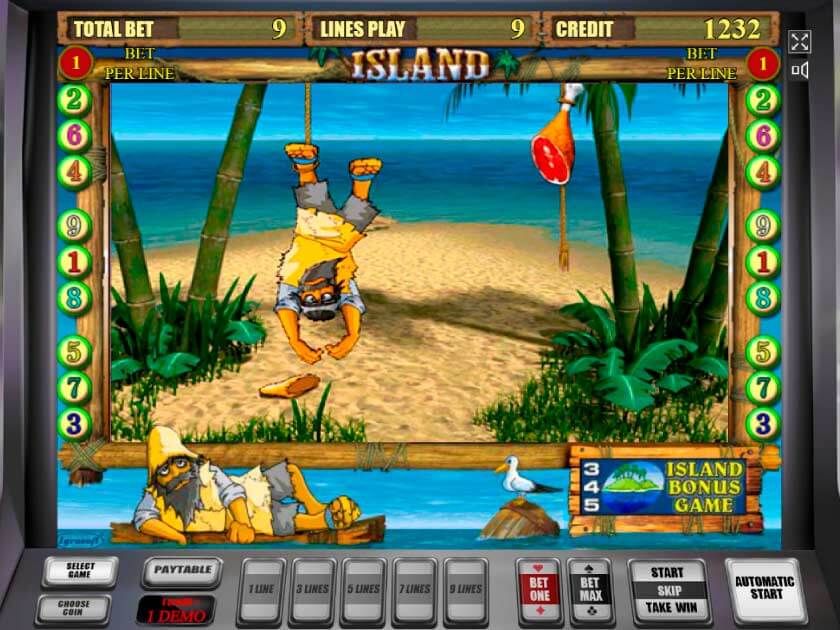Open the Select Game menu
840x630 pixels.
point(80,572)
